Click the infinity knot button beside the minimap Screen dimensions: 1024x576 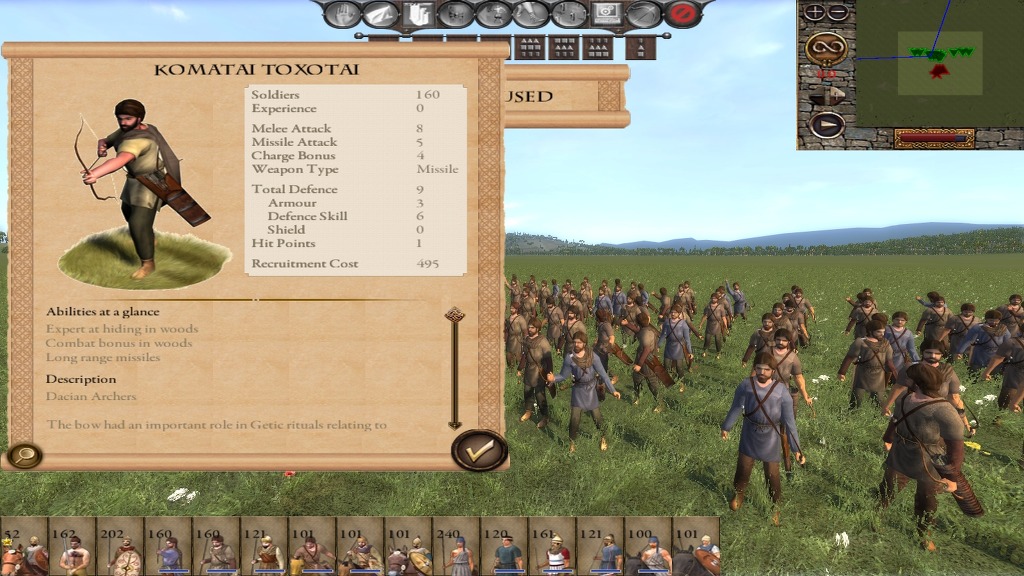coord(826,47)
